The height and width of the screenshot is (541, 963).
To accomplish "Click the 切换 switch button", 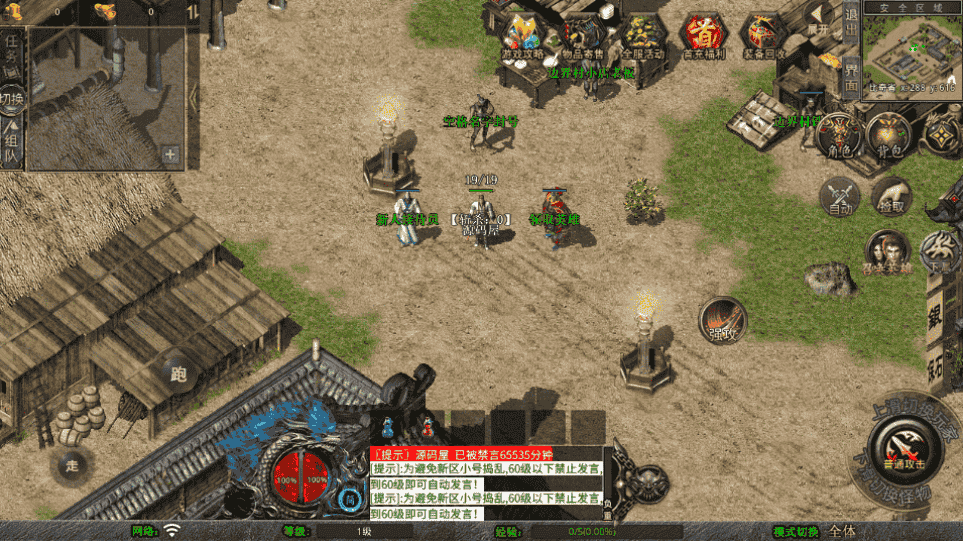I will click(x=12, y=100).
